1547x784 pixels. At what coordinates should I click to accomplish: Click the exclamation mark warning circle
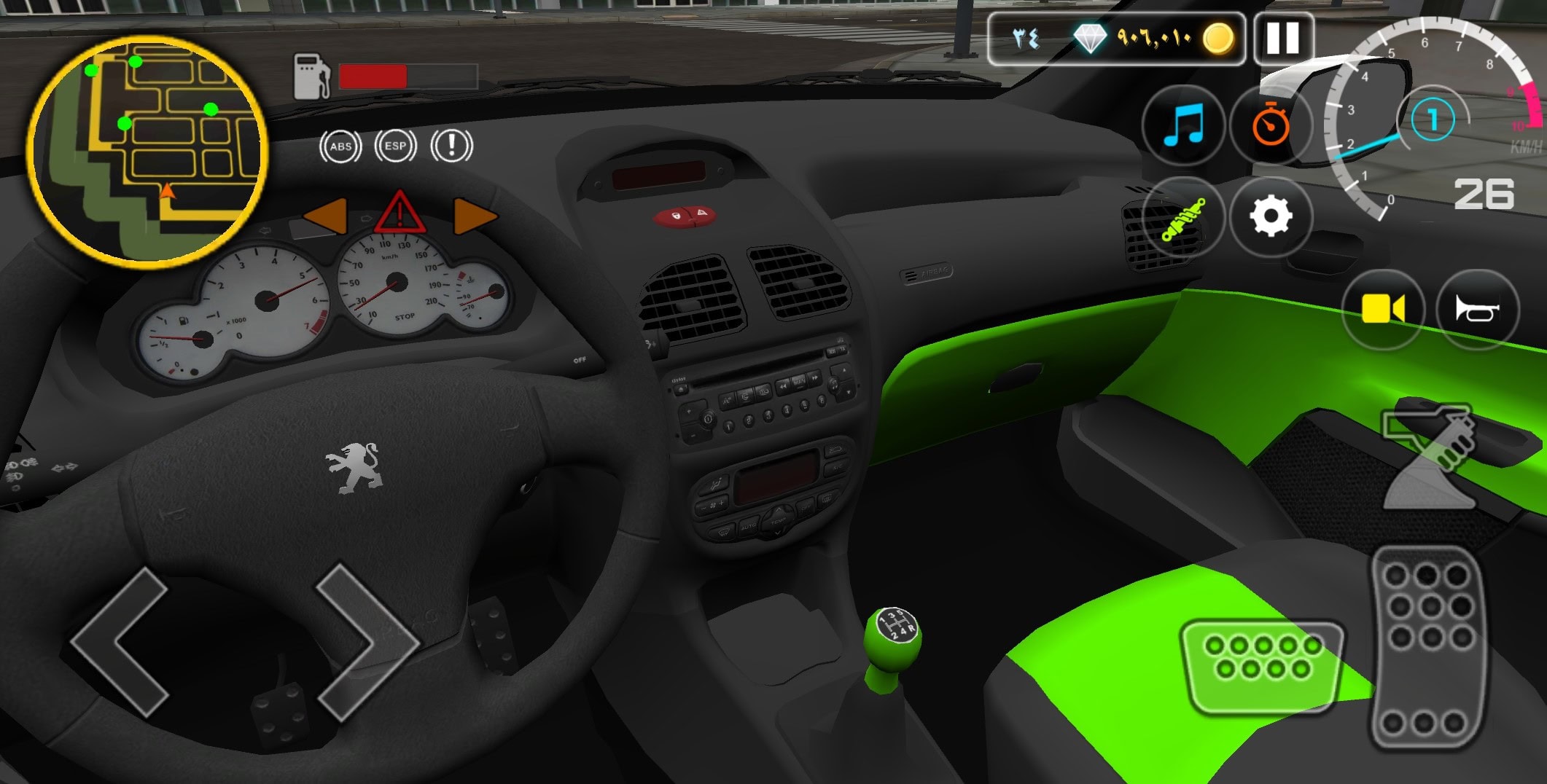click(451, 146)
